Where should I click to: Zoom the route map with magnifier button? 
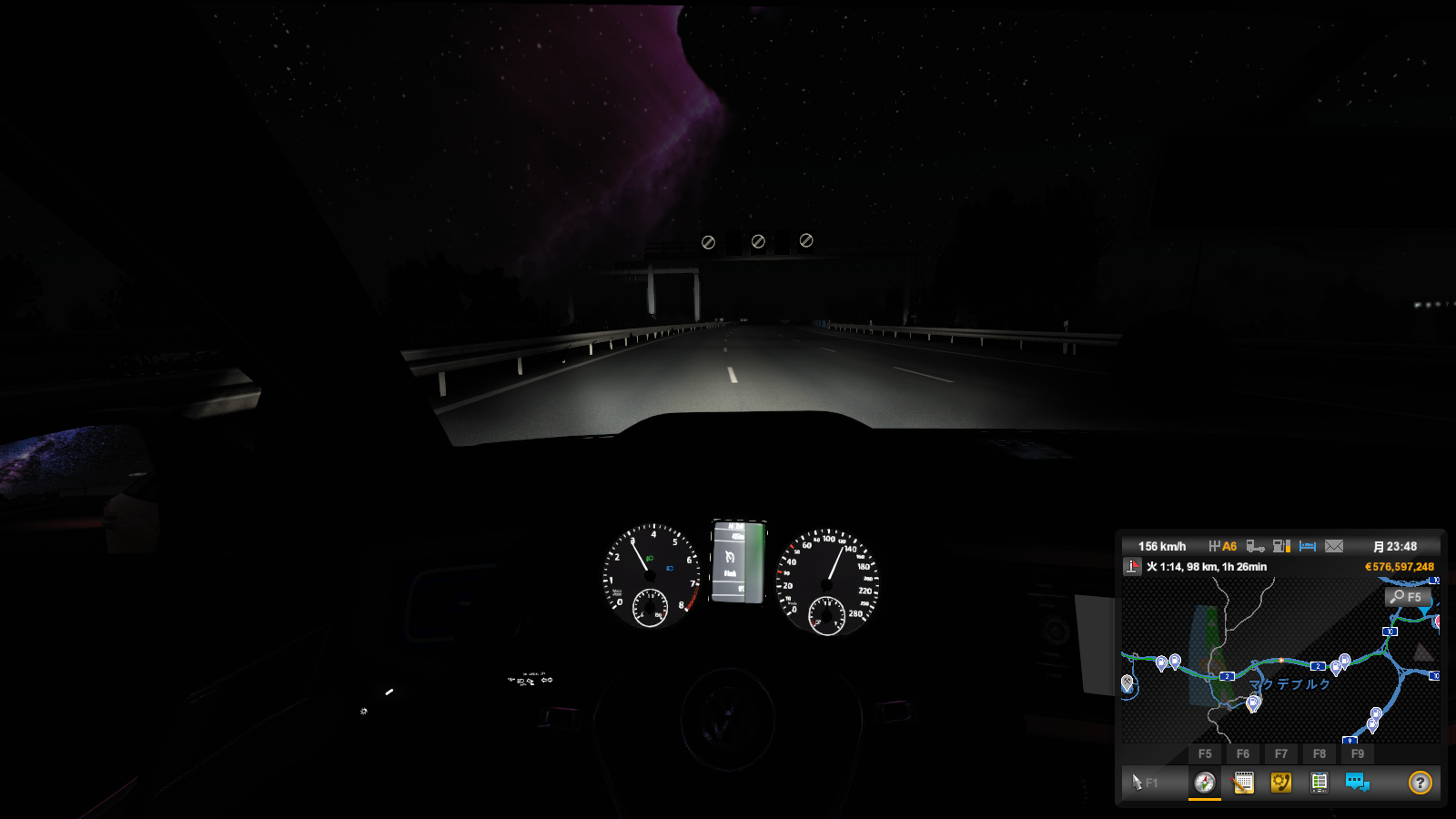coord(1405,597)
